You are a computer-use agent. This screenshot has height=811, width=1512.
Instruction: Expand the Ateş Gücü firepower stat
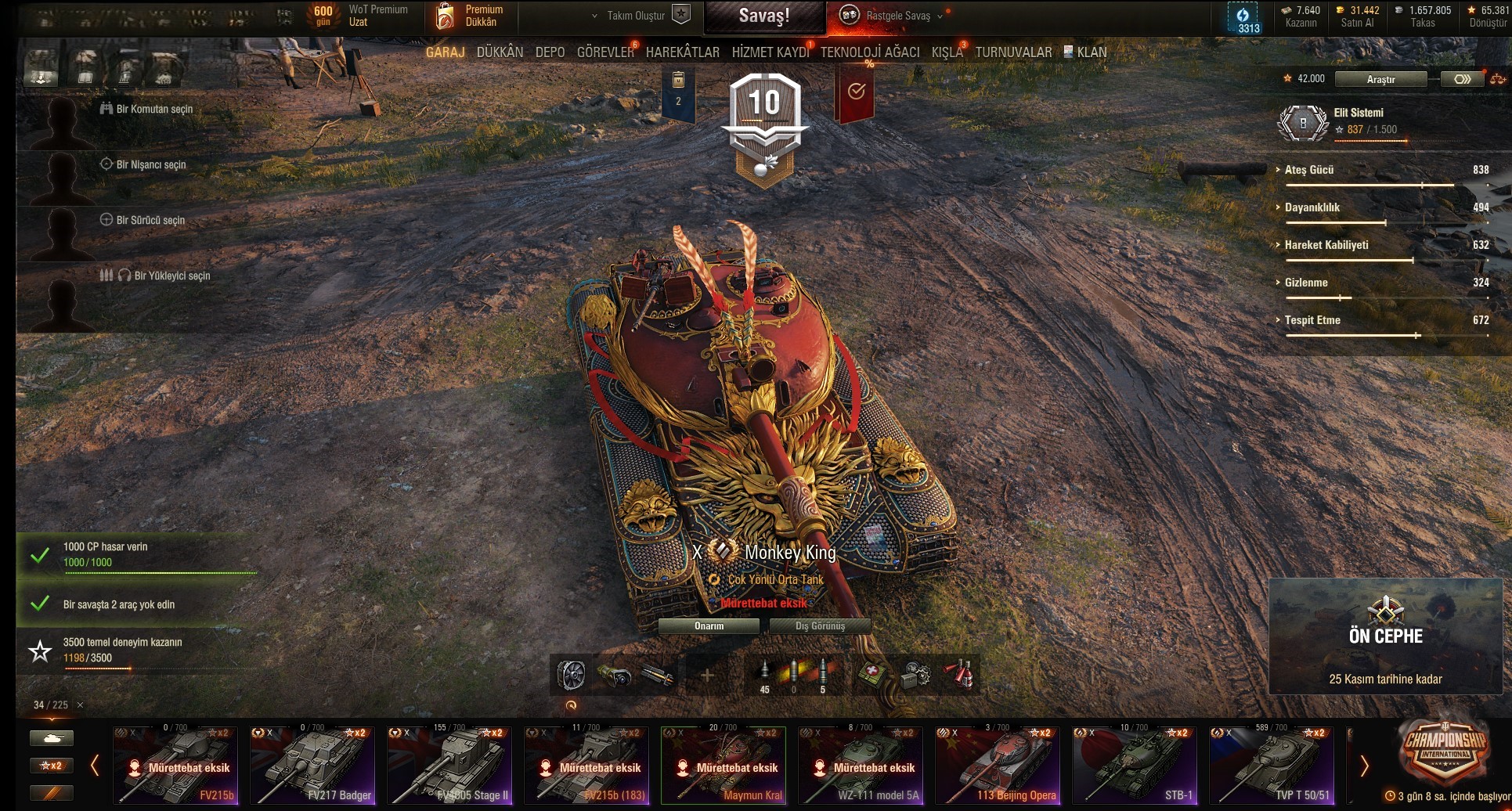click(x=1308, y=170)
